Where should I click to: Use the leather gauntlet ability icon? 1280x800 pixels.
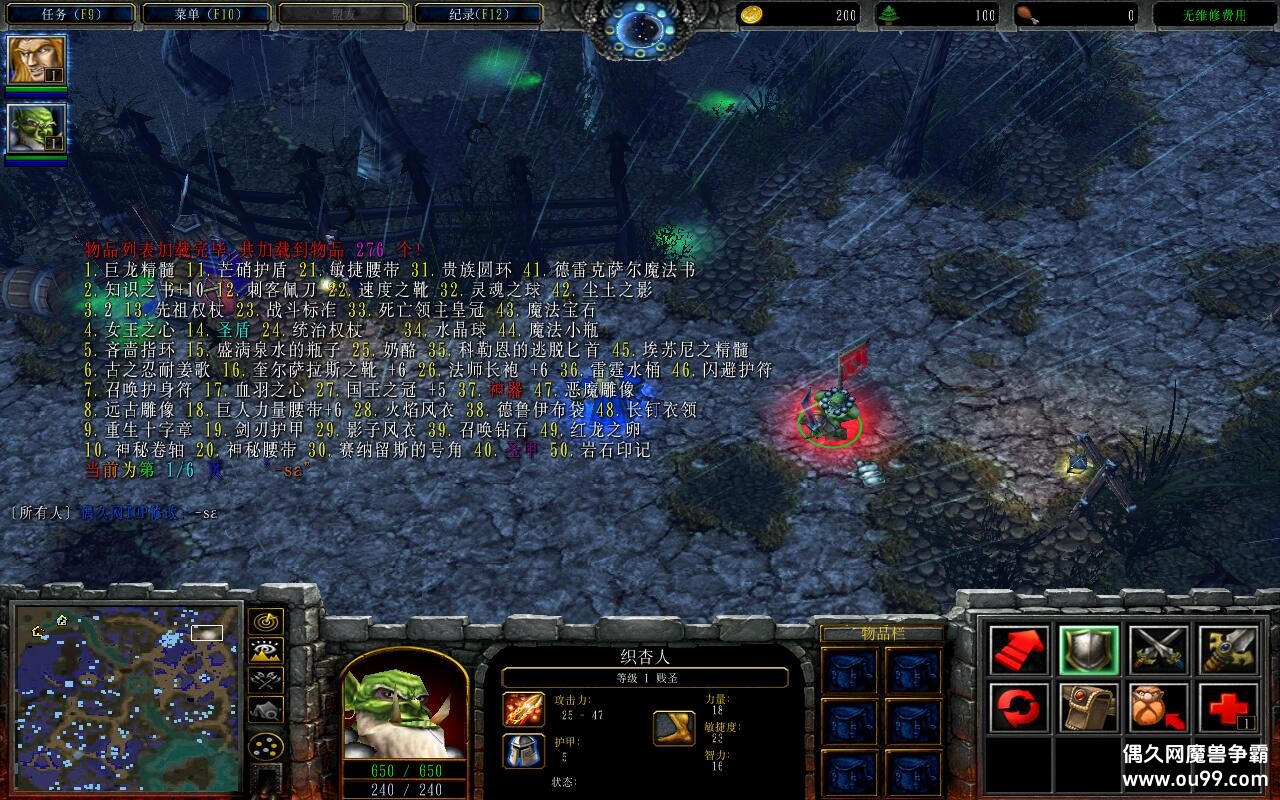click(1089, 708)
